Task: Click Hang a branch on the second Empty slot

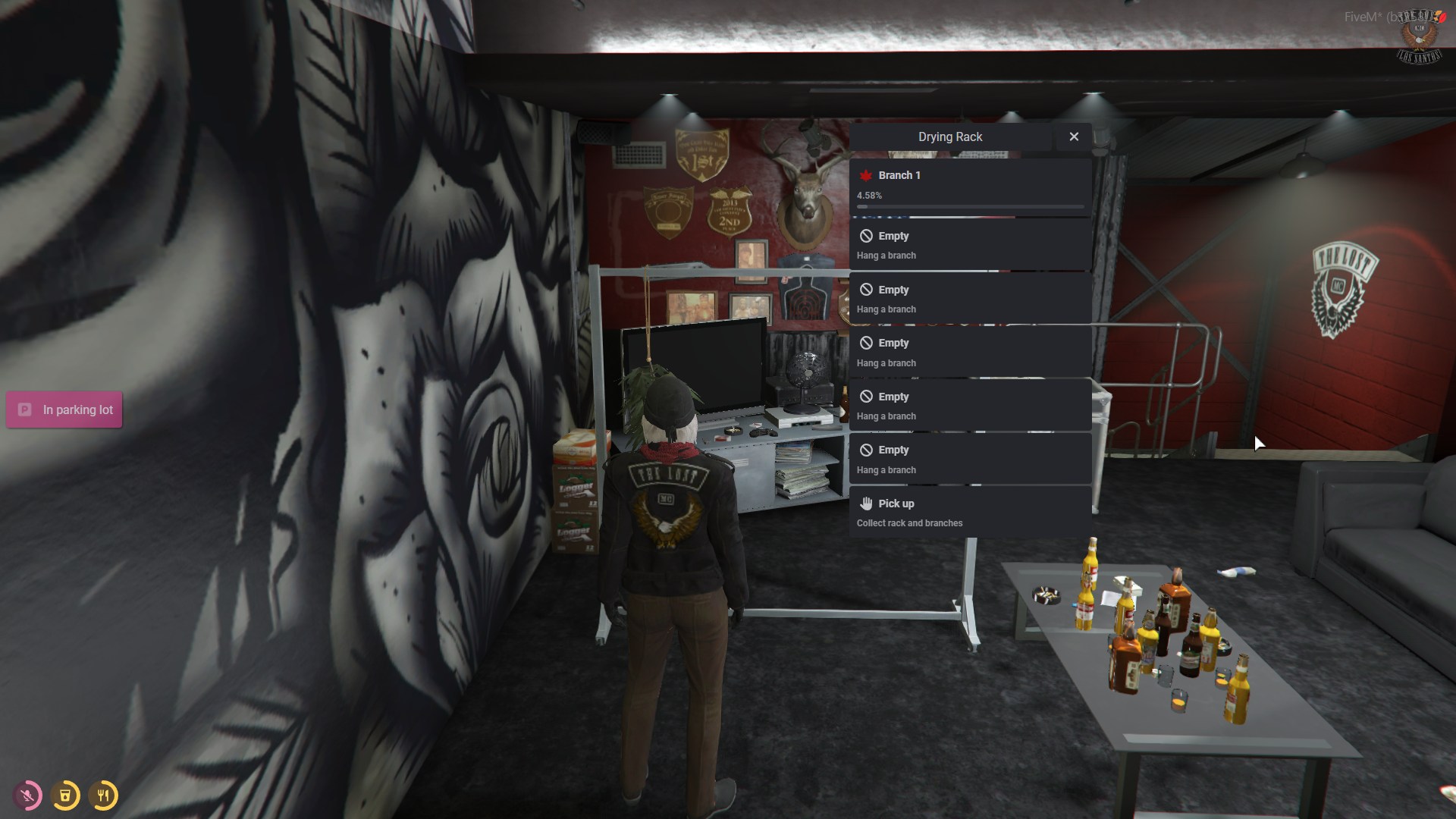Action: 886,309
